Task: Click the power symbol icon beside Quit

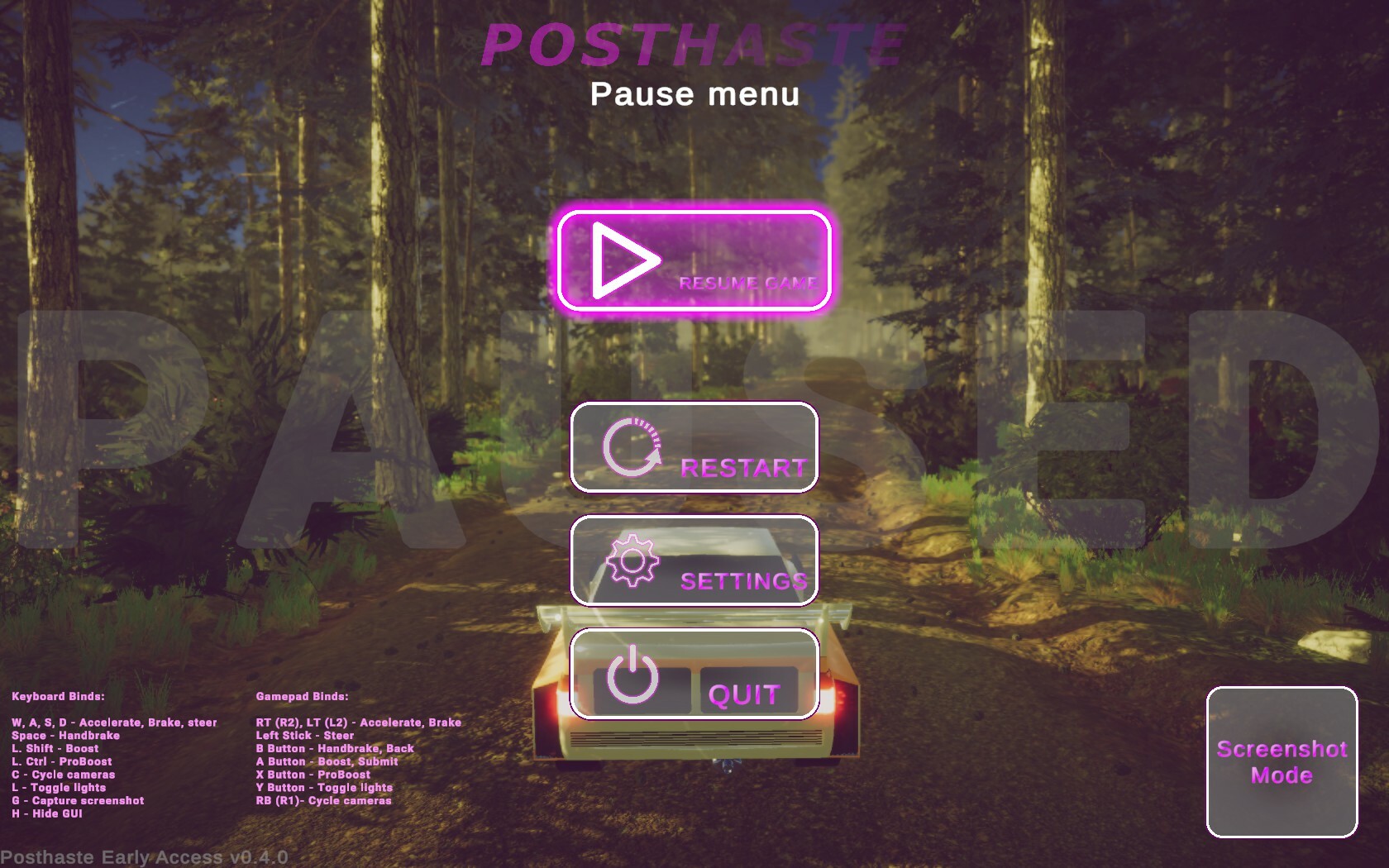Action: (633, 674)
